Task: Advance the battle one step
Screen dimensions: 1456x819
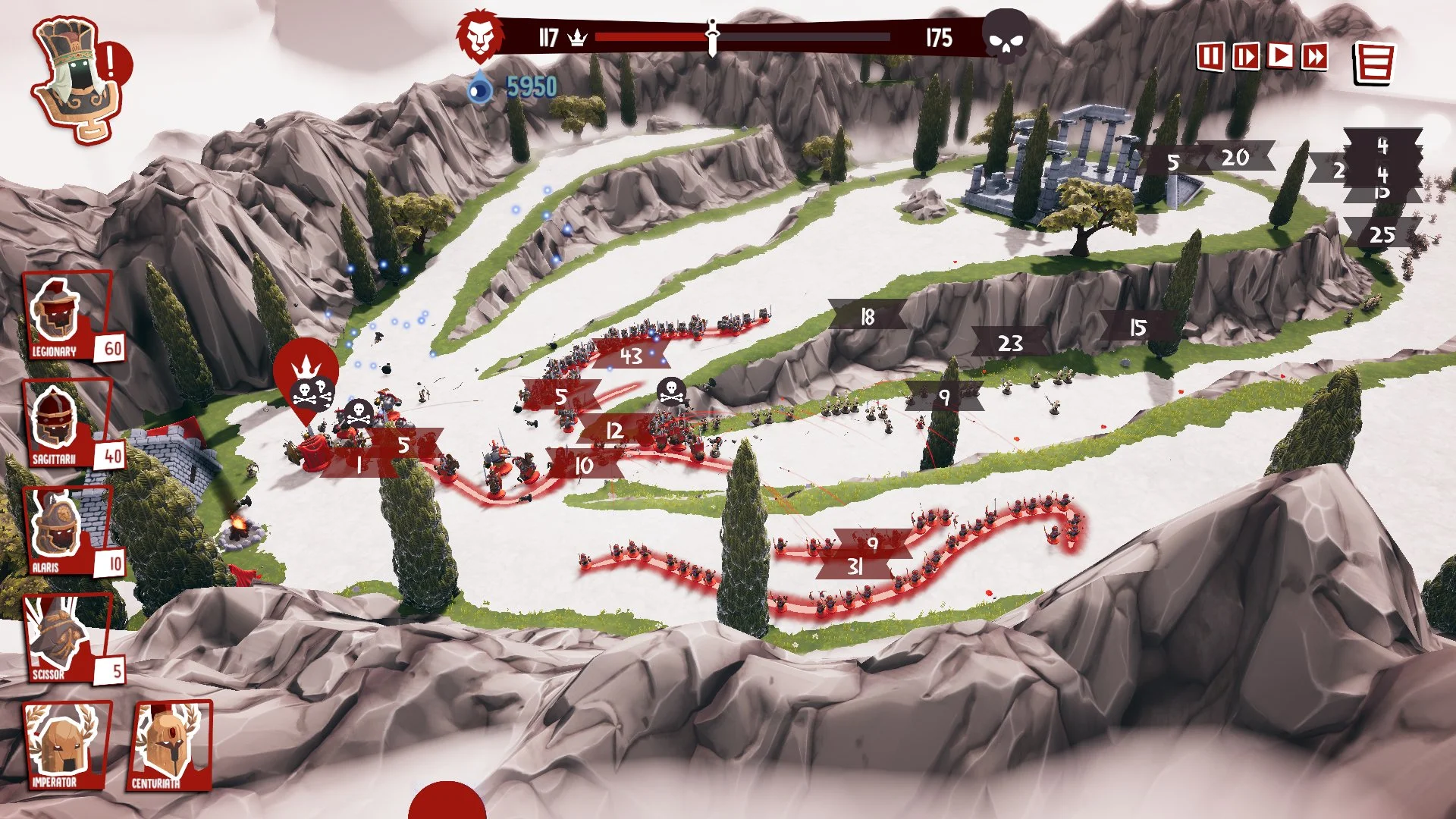Action: pyautogui.click(x=1245, y=56)
